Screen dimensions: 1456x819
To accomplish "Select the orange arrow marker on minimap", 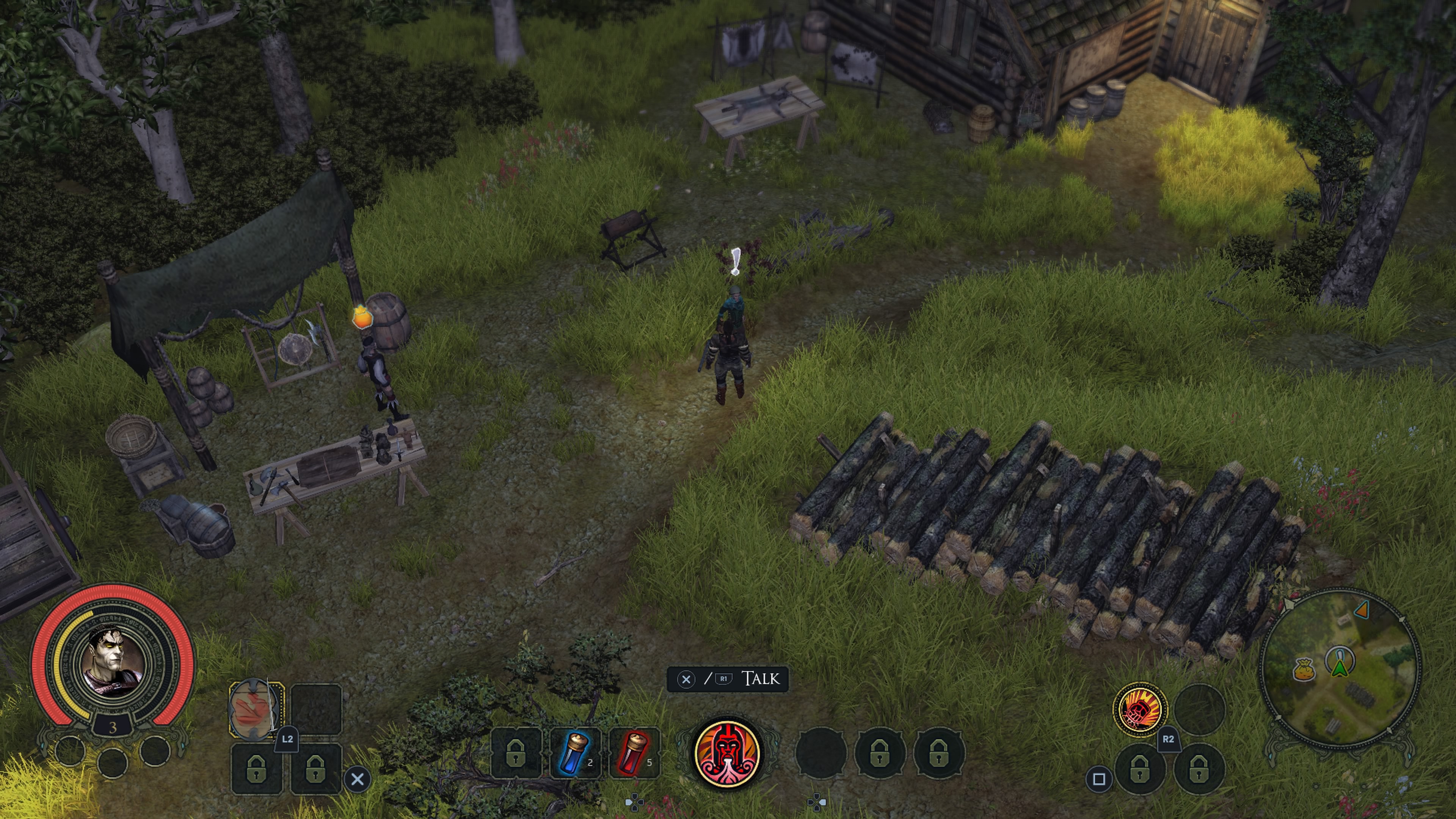I will (x=1362, y=609).
